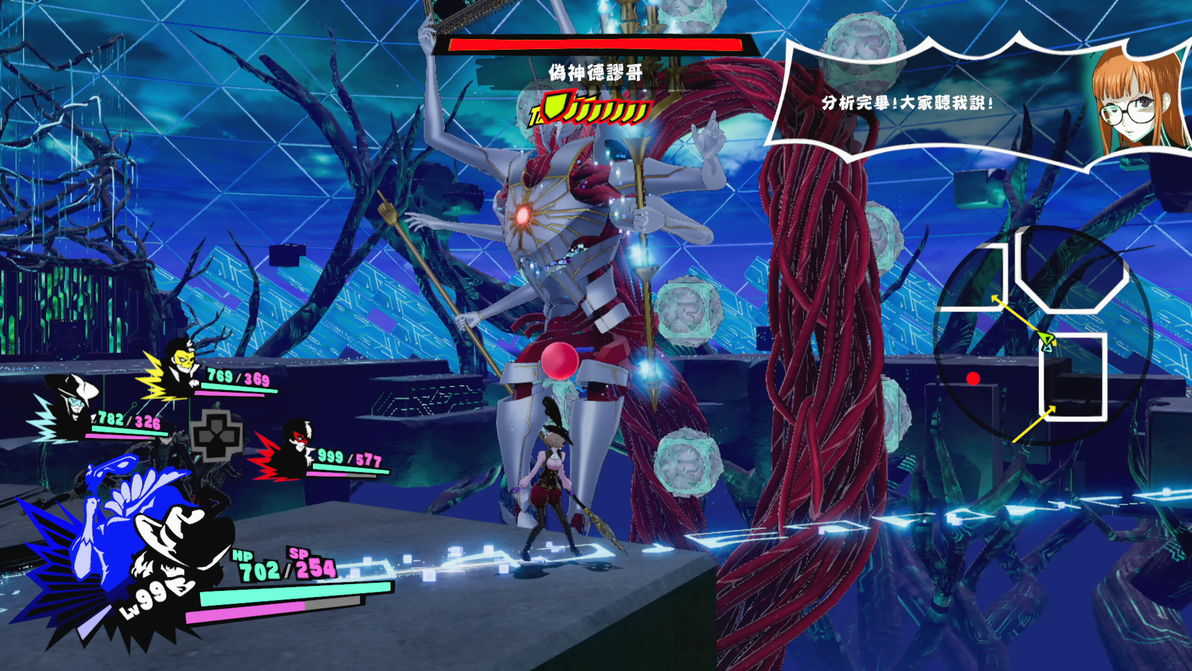Click the green player arrow on minimap

(x=1047, y=343)
